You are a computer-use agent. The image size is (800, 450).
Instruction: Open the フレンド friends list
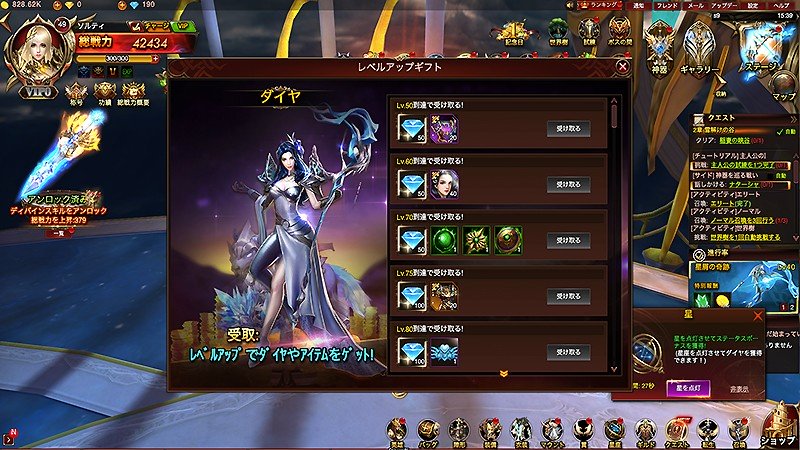(x=667, y=5)
